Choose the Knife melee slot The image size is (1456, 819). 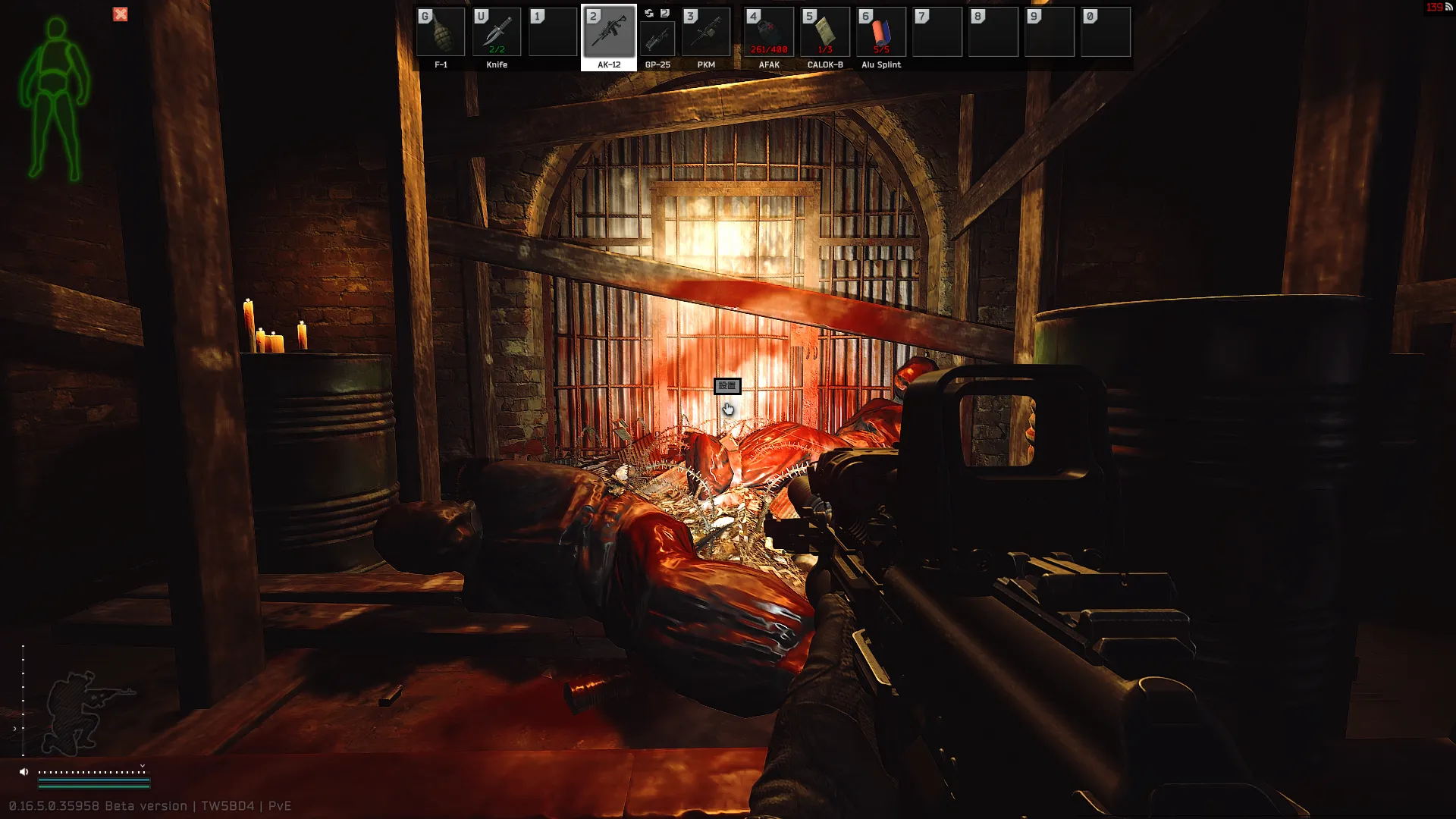point(497,33)
